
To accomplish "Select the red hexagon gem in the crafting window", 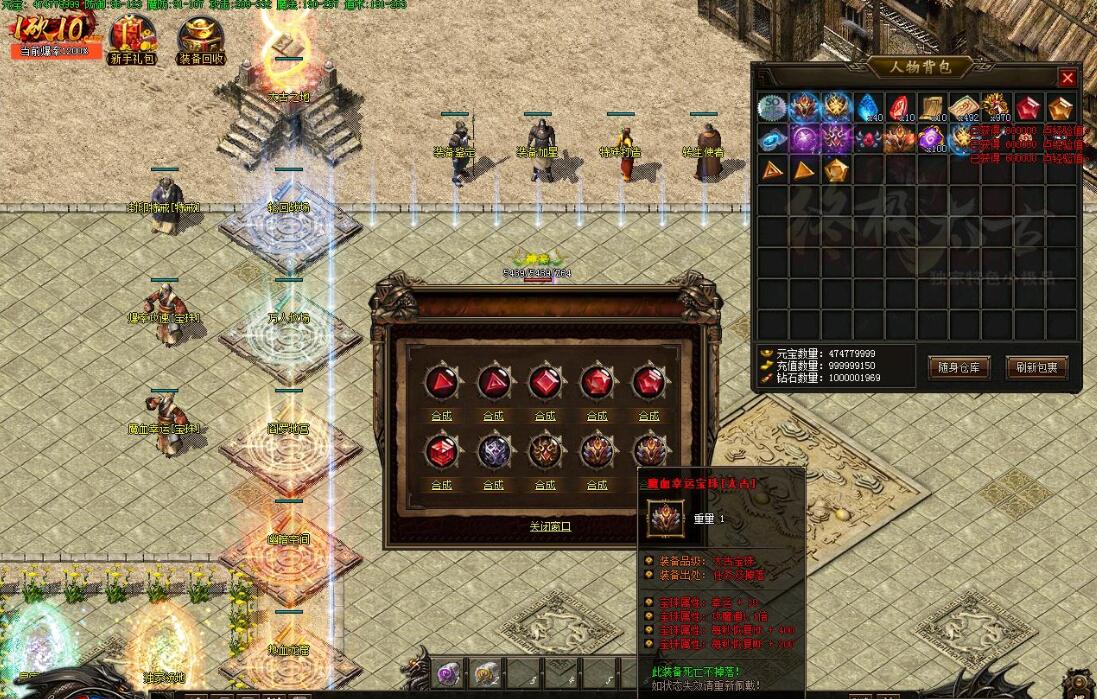I will tap(441, 451).
